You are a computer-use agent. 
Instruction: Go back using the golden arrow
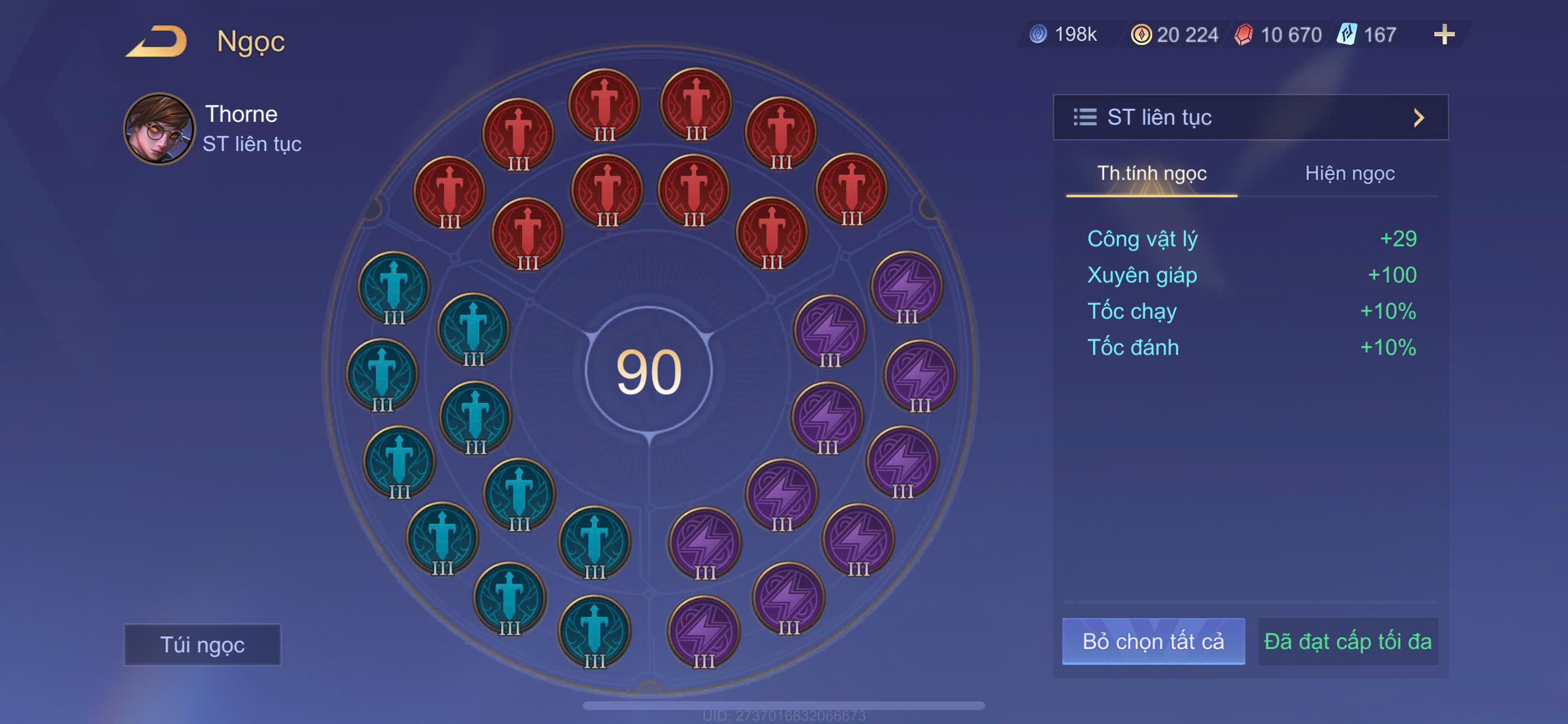click(x=157, y=41)
